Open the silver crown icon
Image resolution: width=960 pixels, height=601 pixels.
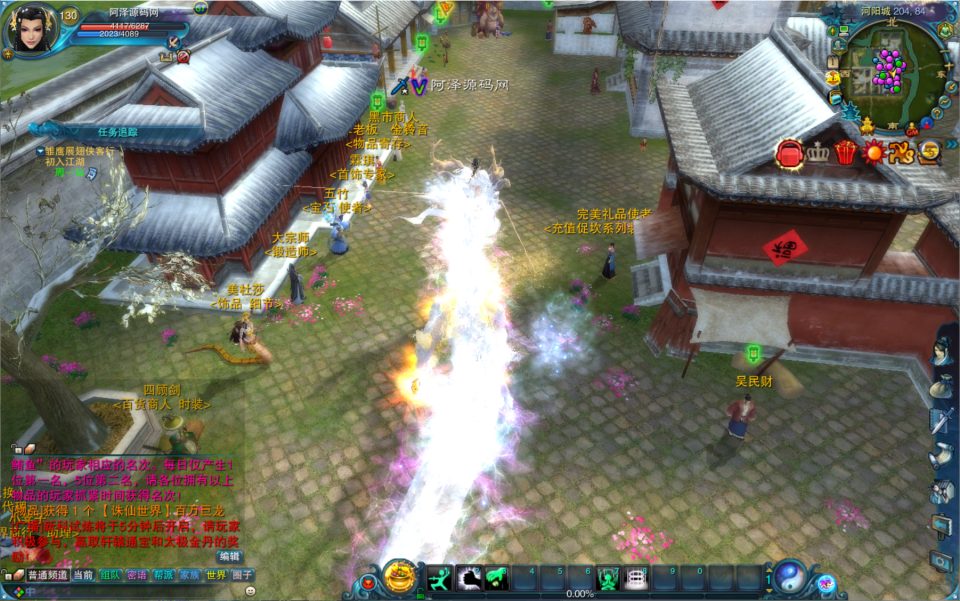pyautogui.click(x=818, y=153)
